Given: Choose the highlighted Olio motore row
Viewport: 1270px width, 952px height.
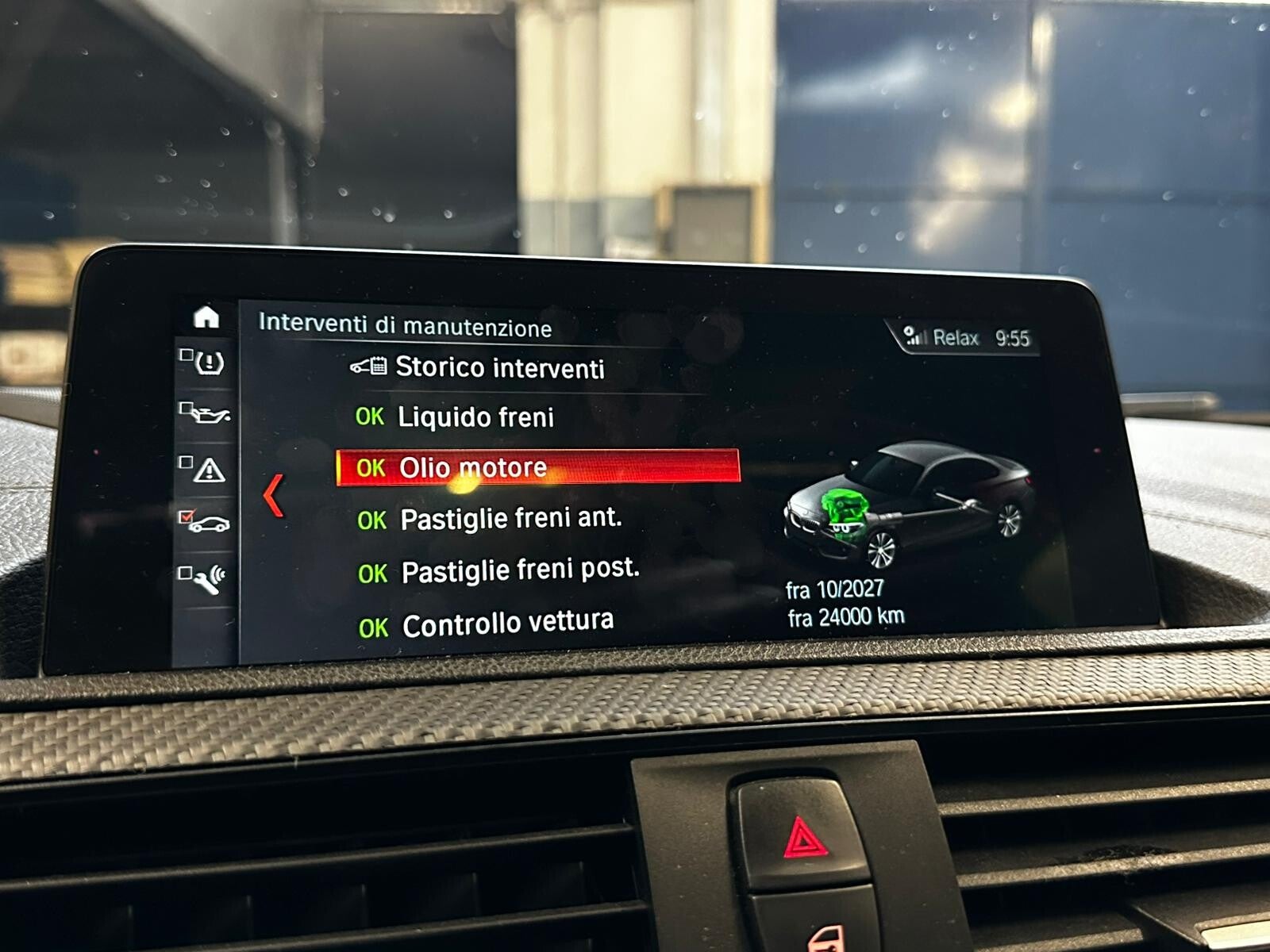Looking at the screenshot, I should click(x=538, y=466).
